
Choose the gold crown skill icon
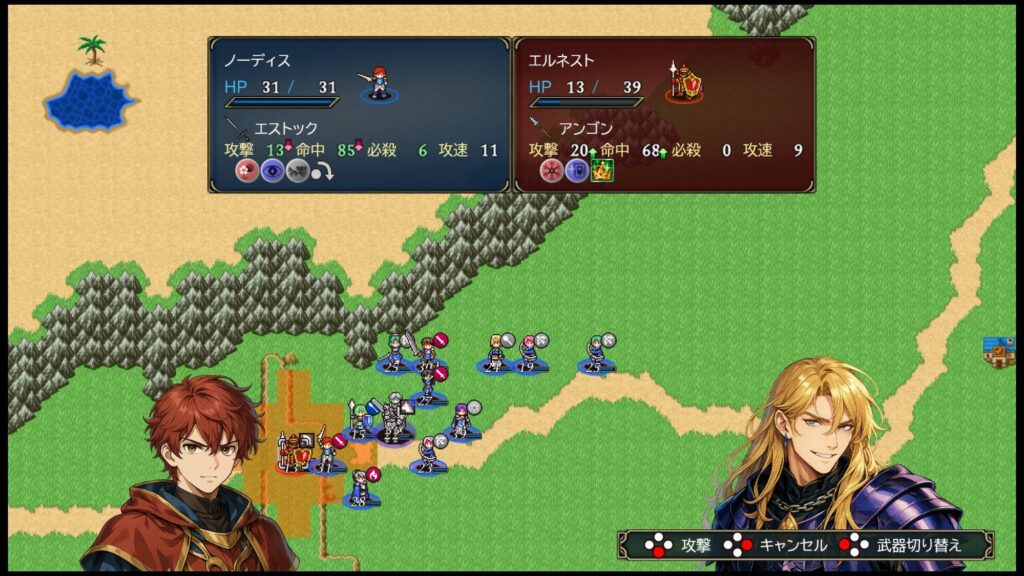click(x=602, y=171)
